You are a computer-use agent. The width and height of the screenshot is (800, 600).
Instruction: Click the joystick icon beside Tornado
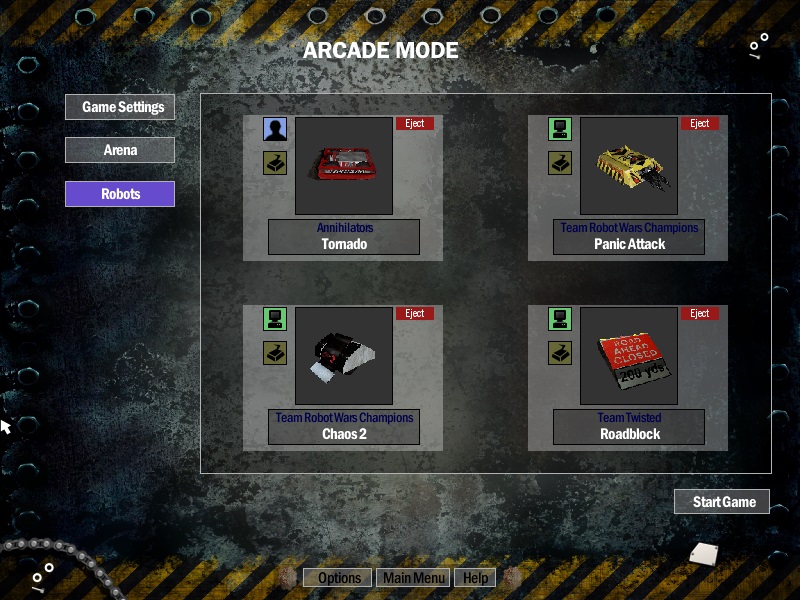pos(275,163)
